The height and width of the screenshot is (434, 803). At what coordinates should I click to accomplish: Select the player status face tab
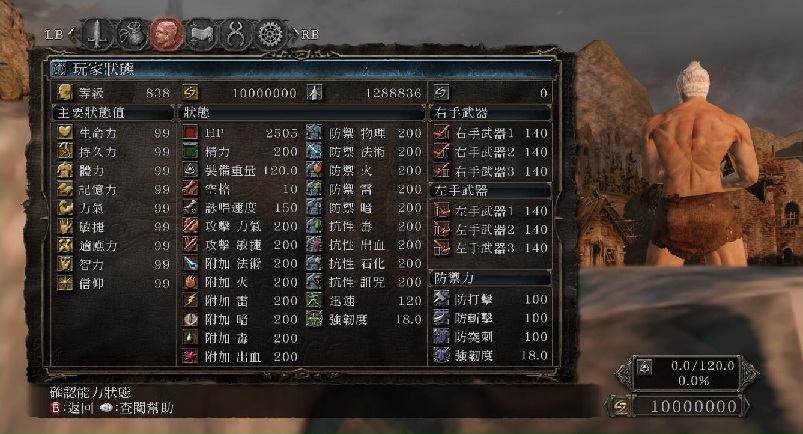[163, 35]
